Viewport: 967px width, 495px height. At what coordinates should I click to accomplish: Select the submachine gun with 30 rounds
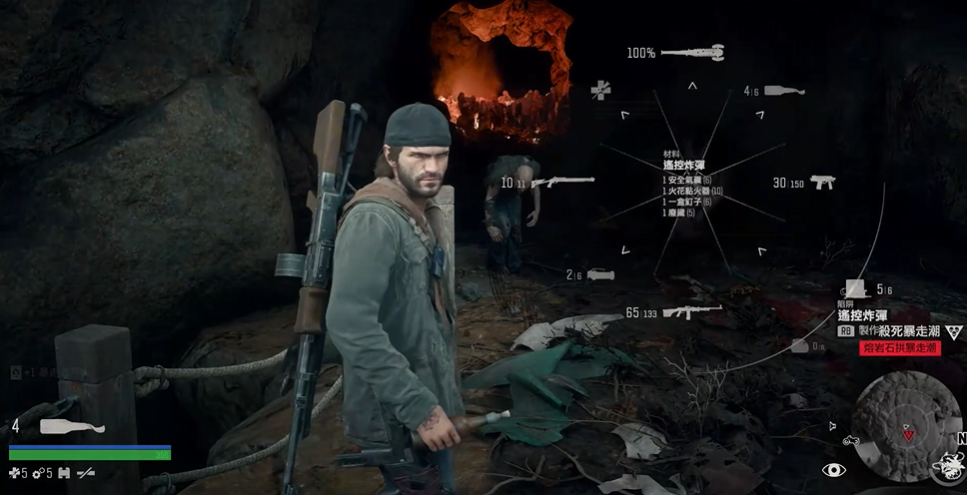click(822, 182)
